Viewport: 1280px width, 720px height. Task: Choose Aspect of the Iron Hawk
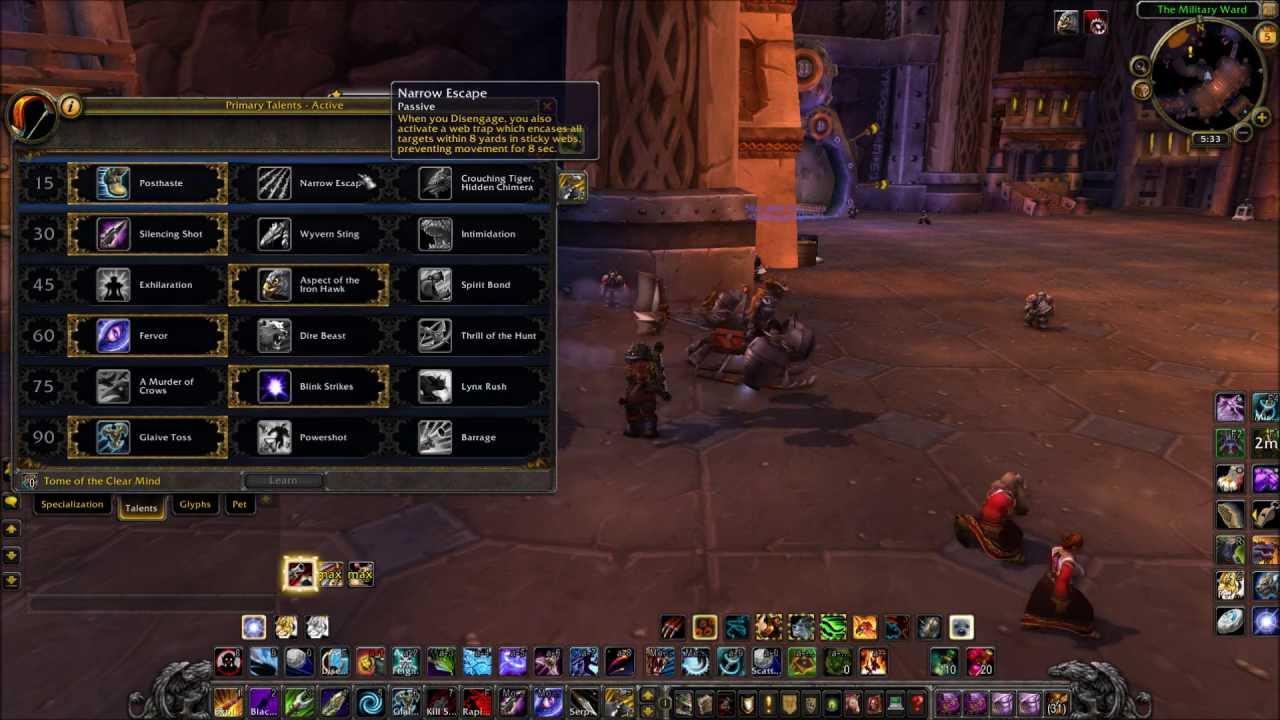click(x=308, y=285)
